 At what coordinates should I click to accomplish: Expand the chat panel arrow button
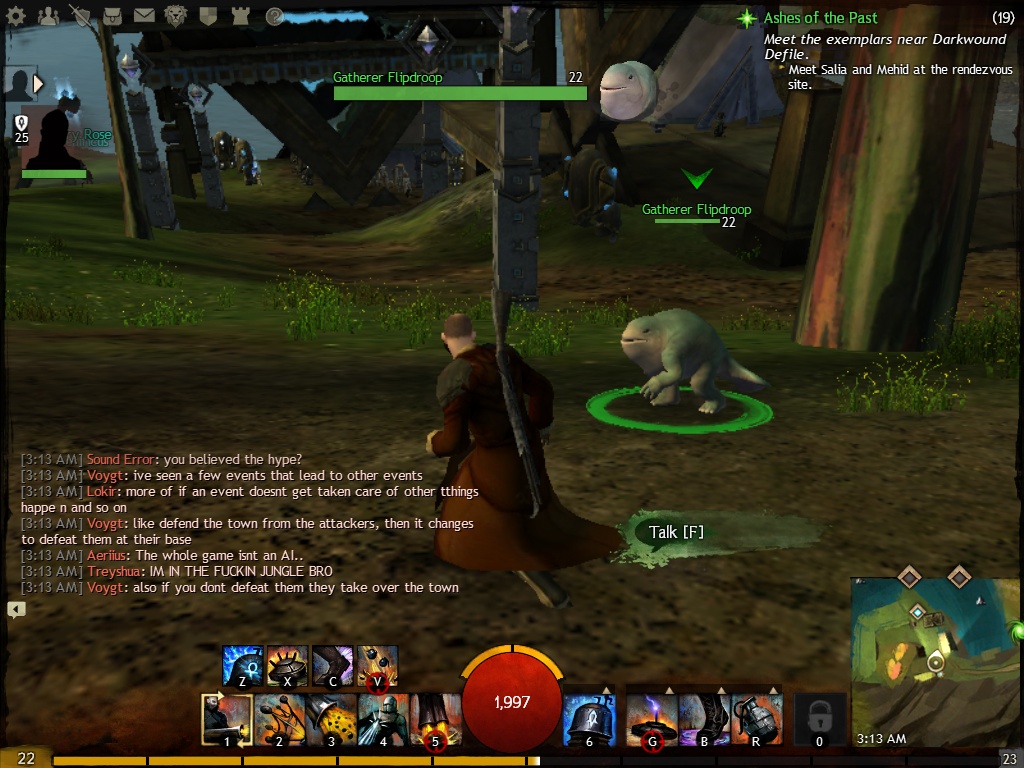(16, 609)
